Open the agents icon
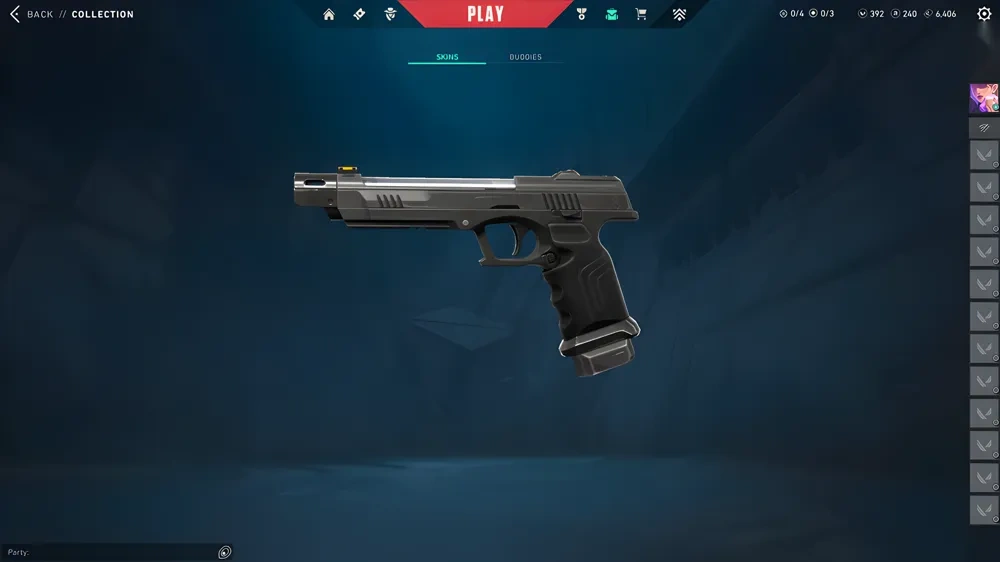The height and width of the screenshot is (562, 1000). [390, 14]
